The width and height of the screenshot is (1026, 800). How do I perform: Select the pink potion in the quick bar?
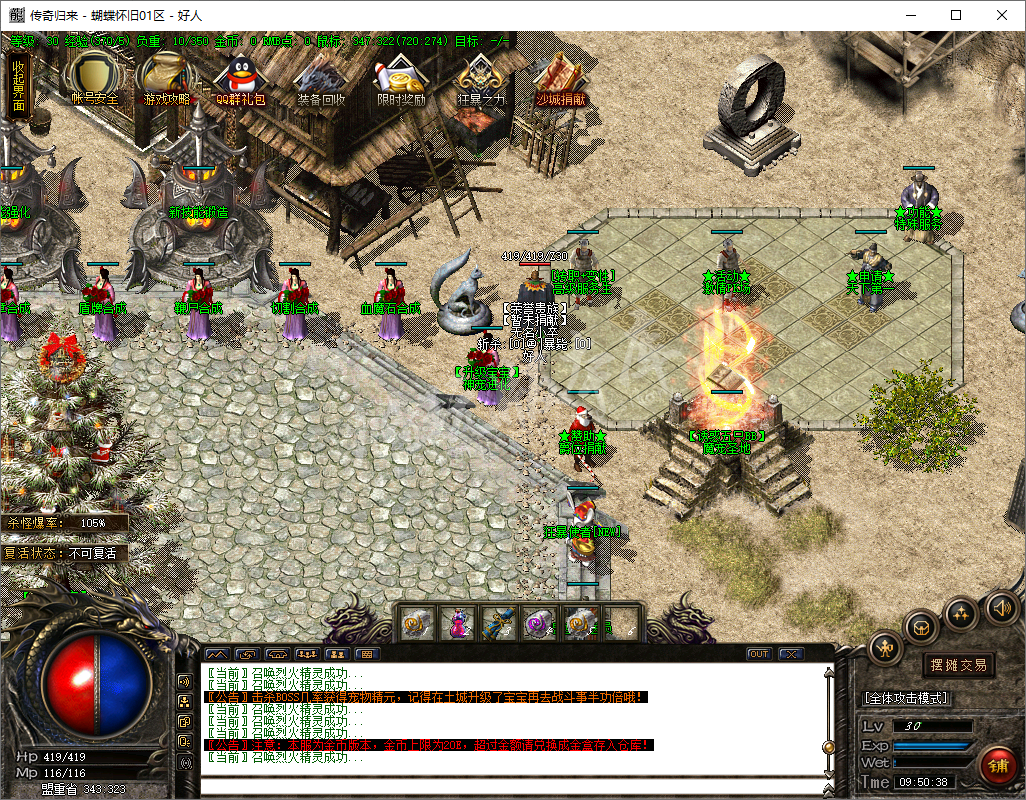point(459,623)
